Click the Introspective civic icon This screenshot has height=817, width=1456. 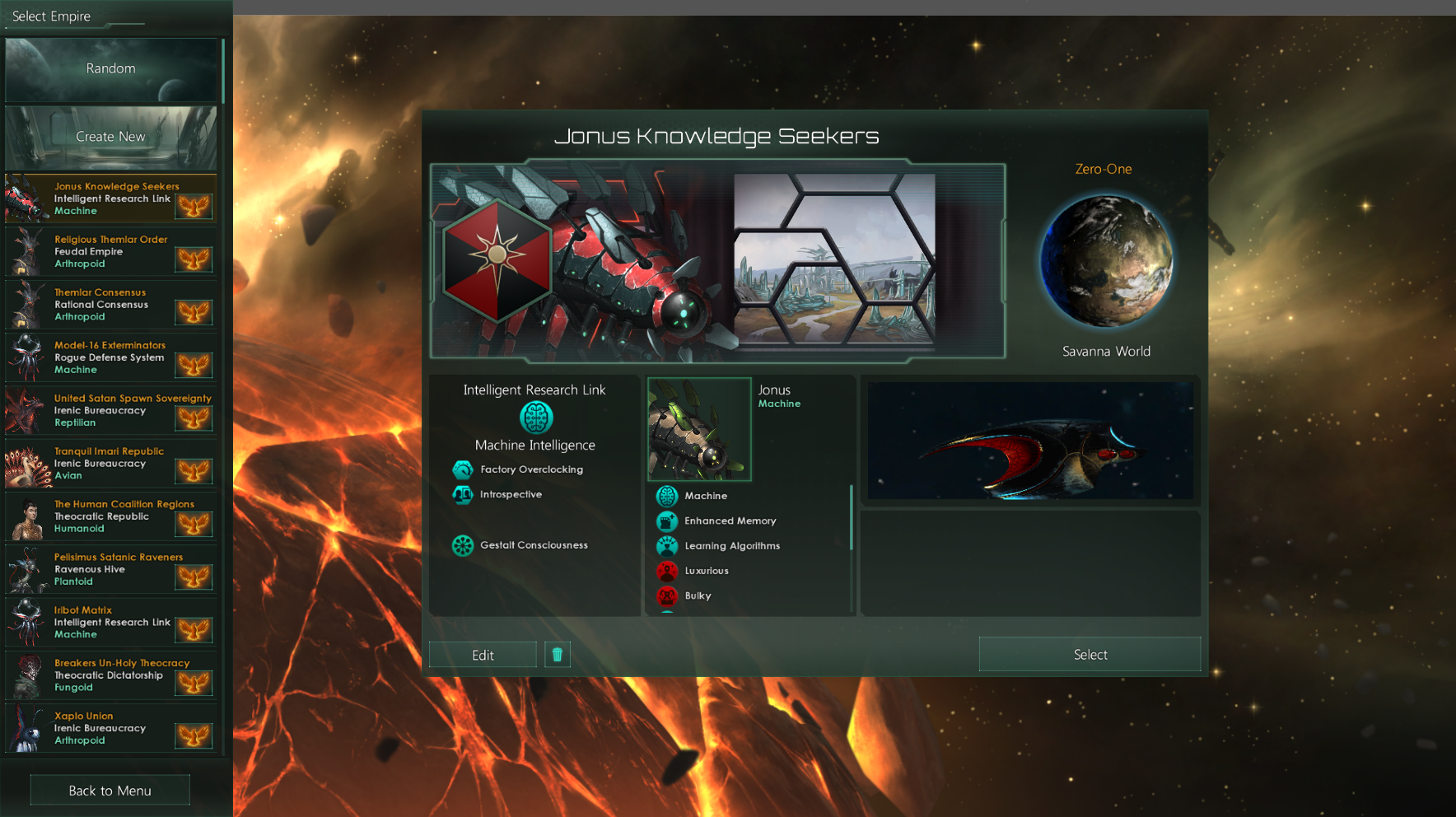pos(463,495)
